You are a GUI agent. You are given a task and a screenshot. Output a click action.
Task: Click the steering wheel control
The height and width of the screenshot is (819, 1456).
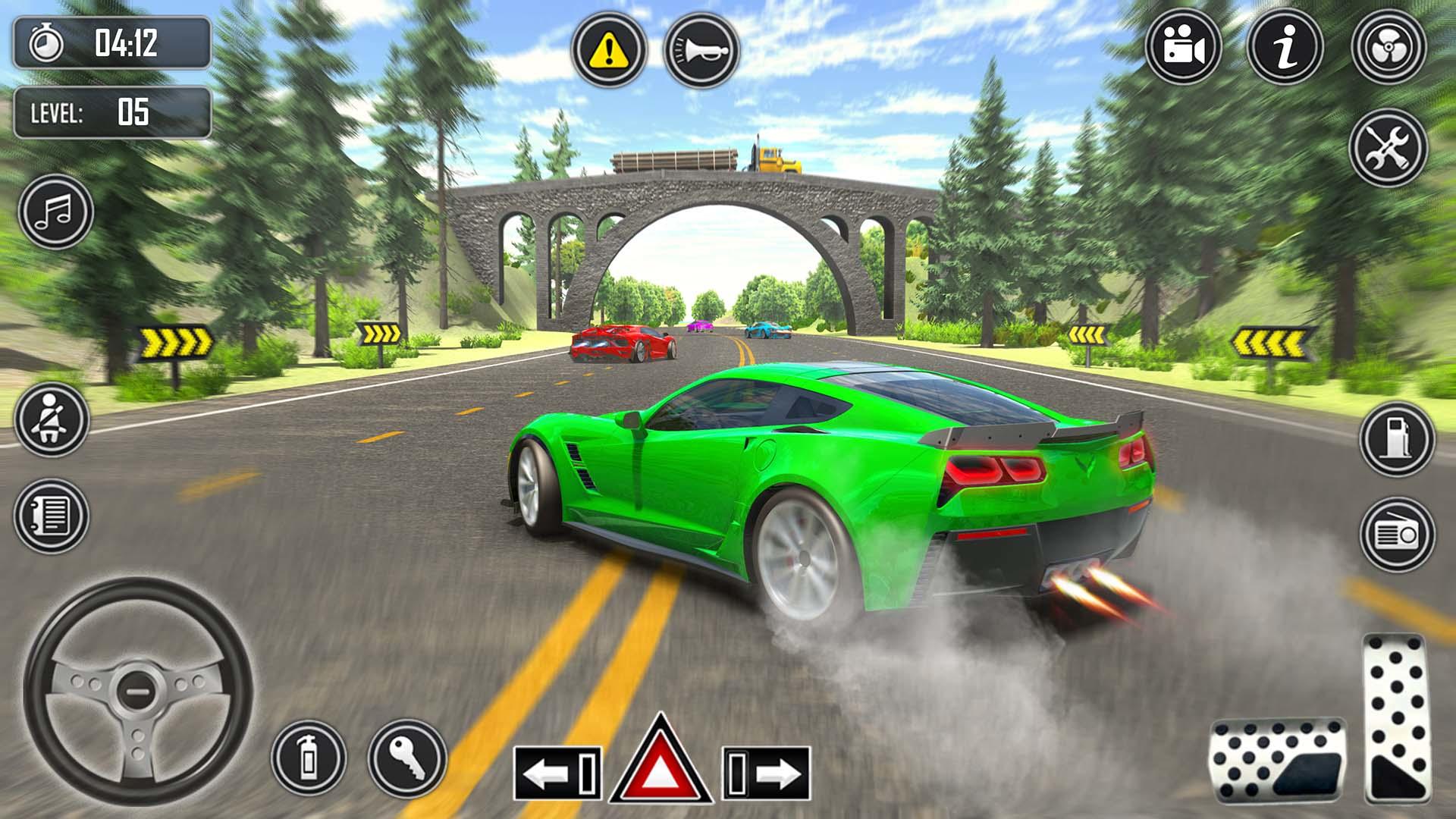point(137,691)
